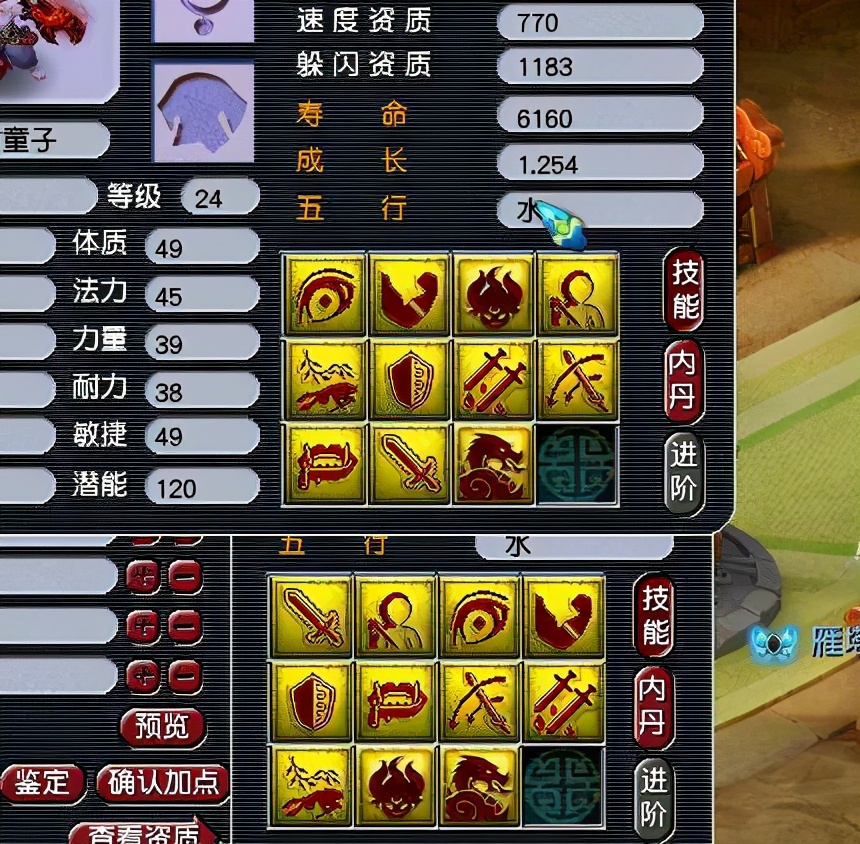
Task: Switch to 内丹 tab beside the 预览 panel
Action: click(x=656, y=706)
